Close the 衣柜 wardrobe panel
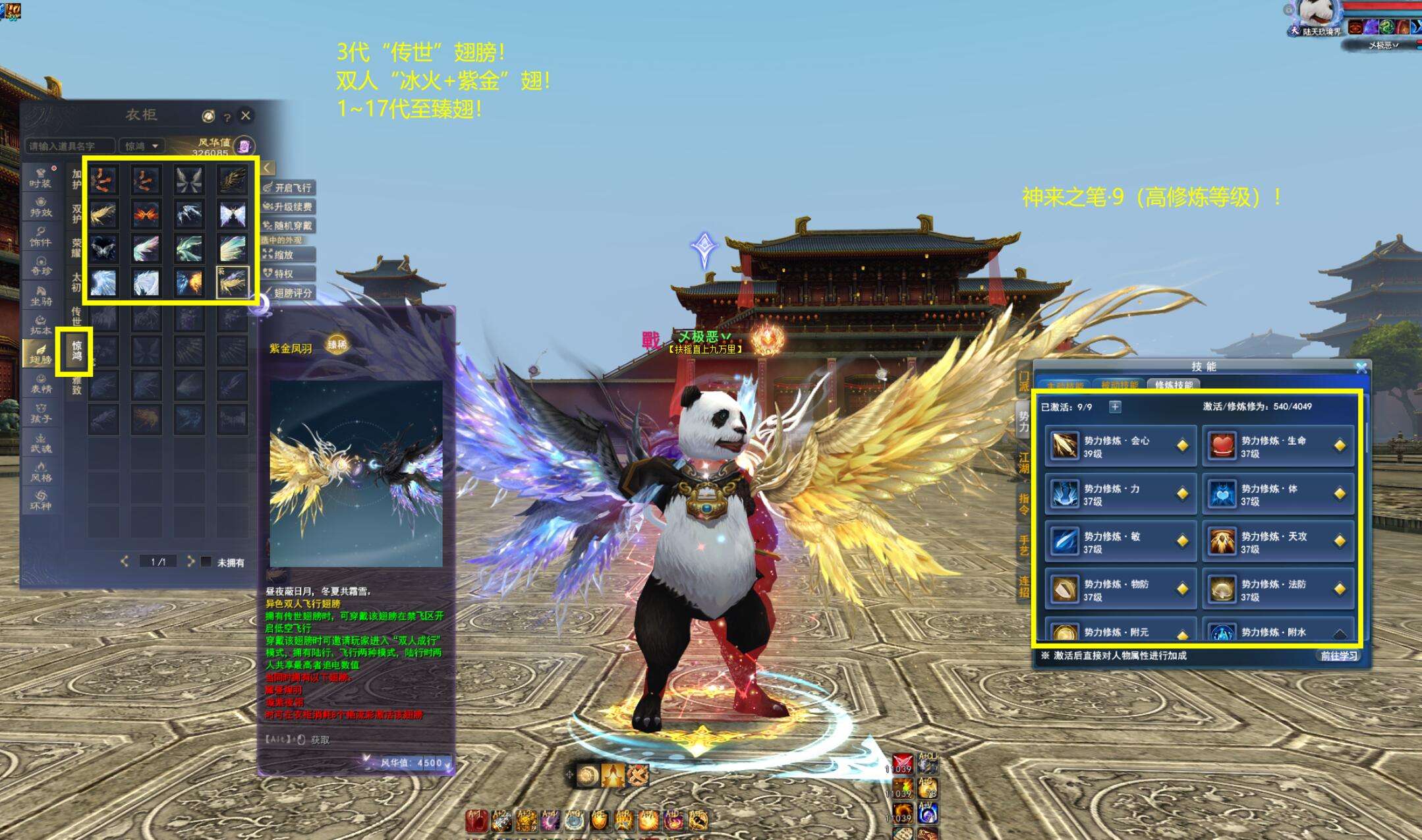Screen dimensions: 1422x840 [x=246, y=115]
